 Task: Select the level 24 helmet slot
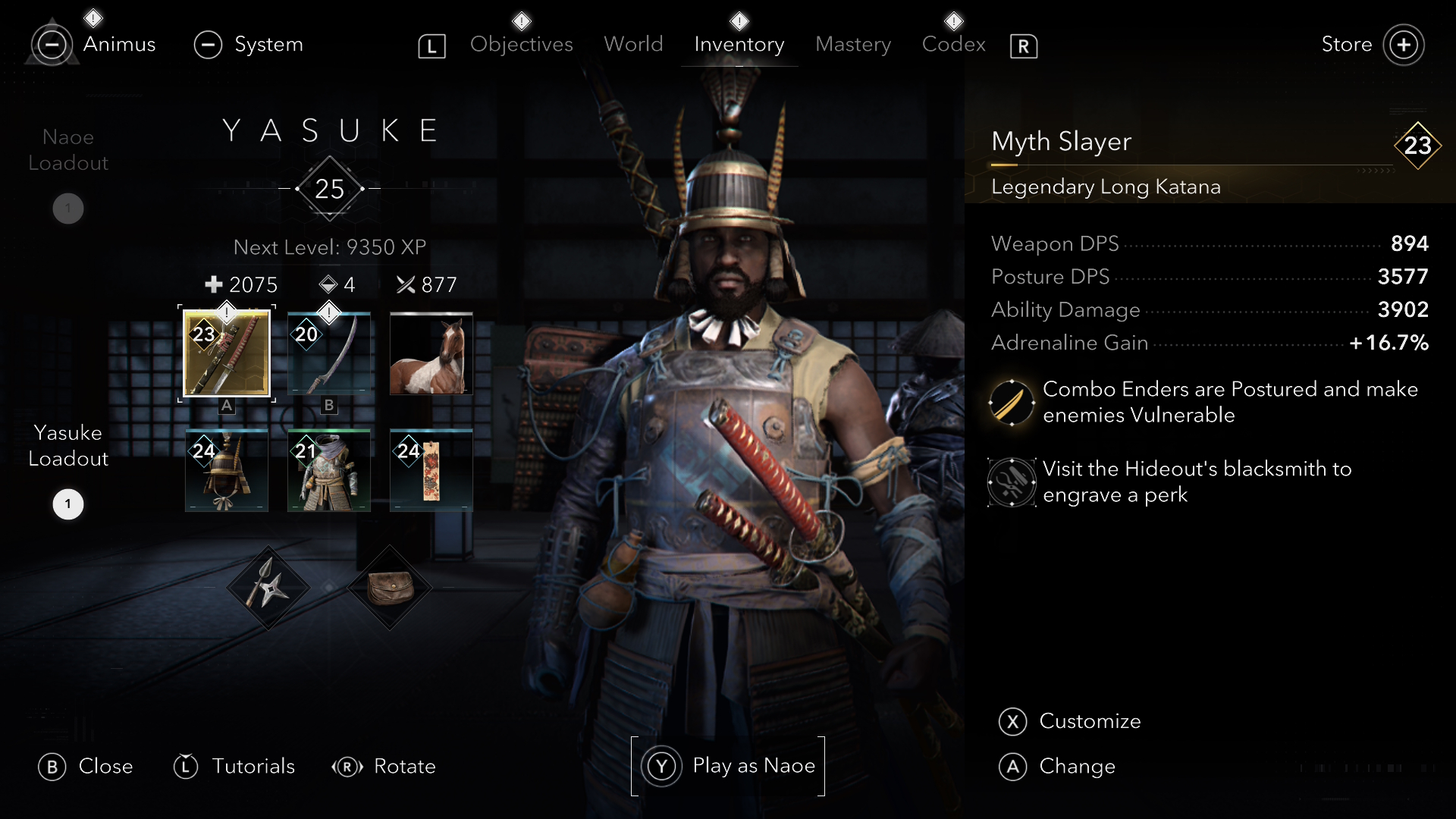227,471
